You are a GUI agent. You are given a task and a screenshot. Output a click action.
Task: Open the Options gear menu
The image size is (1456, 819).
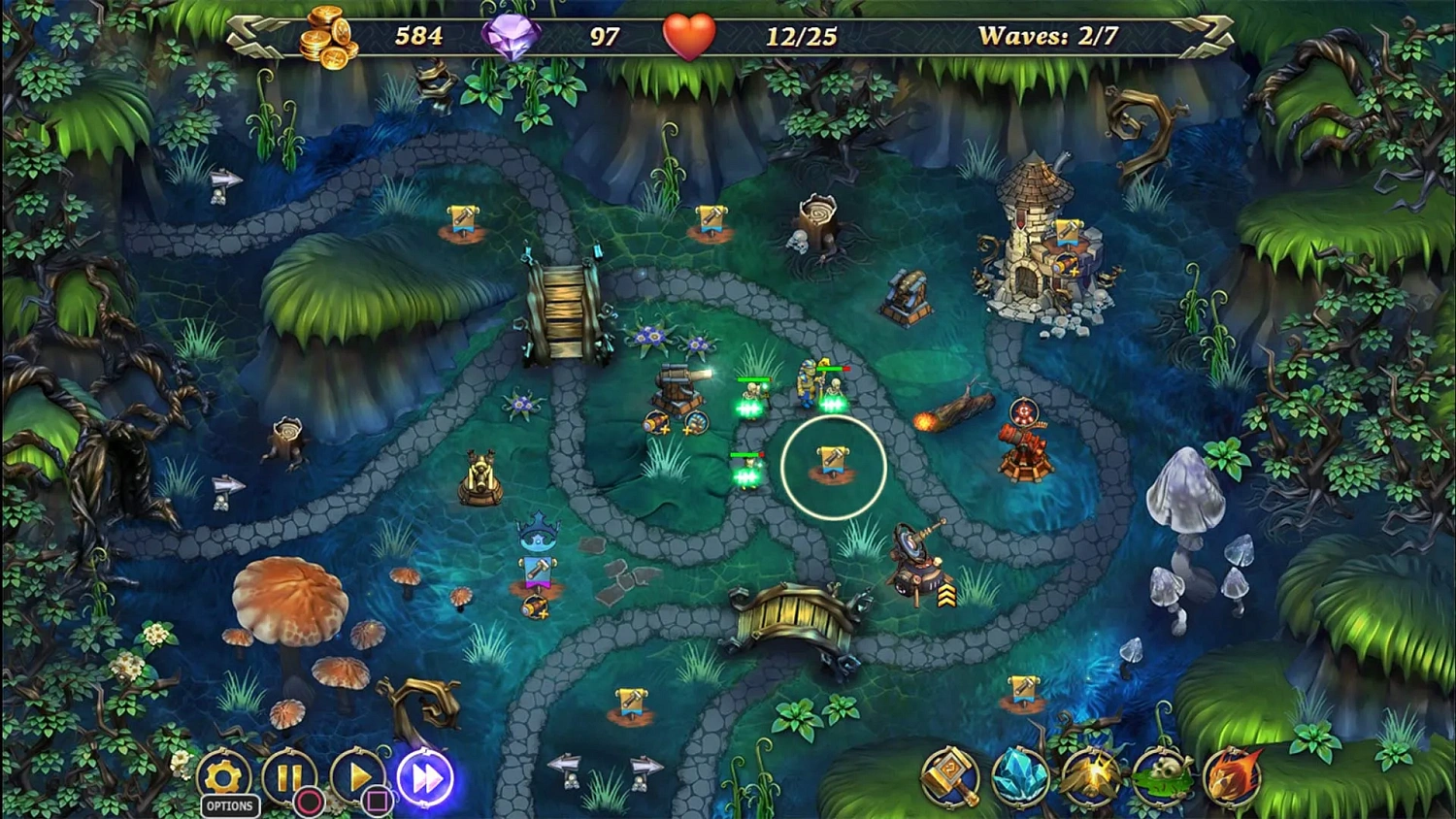[x=225, y=776]
